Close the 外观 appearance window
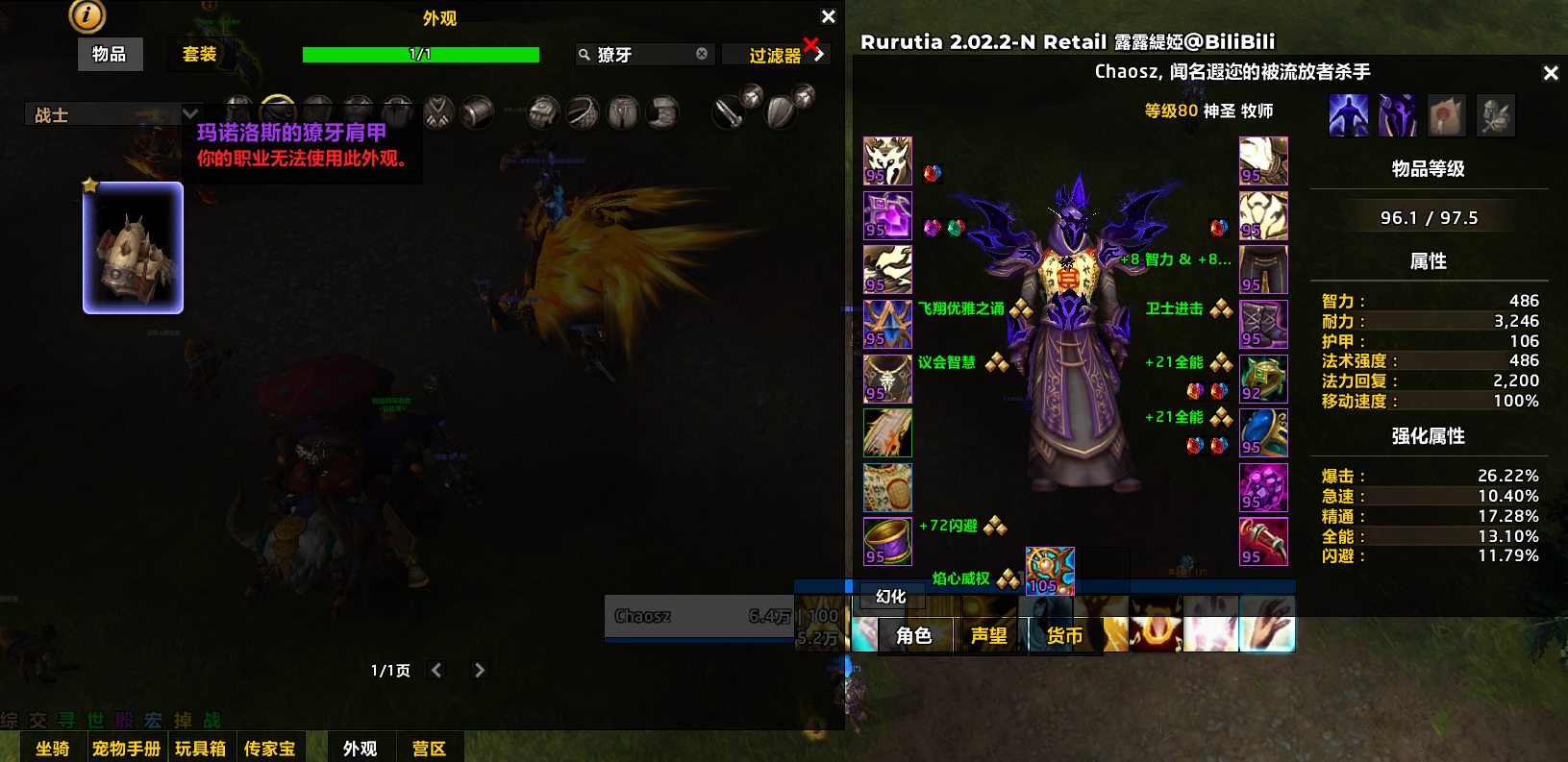The image size is (1568, 762). click(x=829, y=16)
